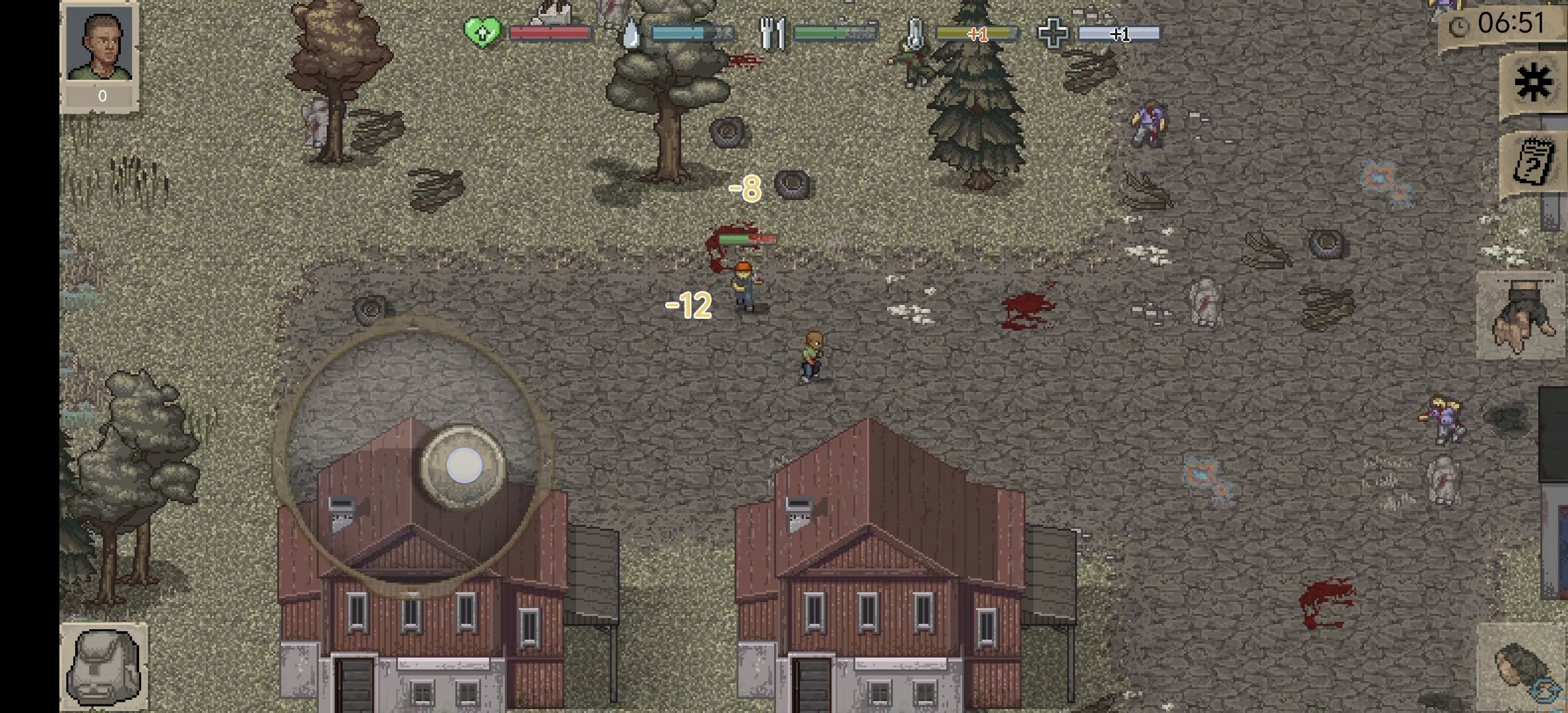Tap the score counter showing 0
1568x713 pixels.
[x=101, y=95]
